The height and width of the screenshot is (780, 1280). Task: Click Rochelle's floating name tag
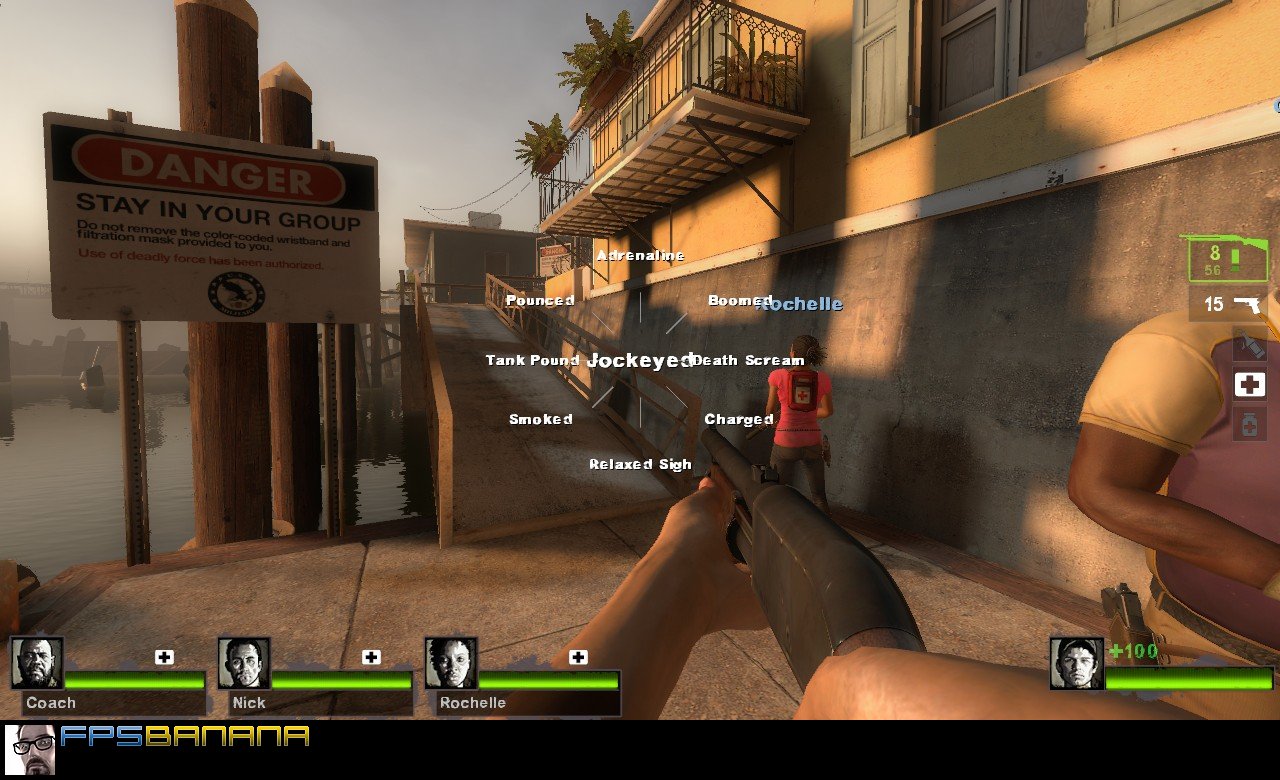point(801,303)
